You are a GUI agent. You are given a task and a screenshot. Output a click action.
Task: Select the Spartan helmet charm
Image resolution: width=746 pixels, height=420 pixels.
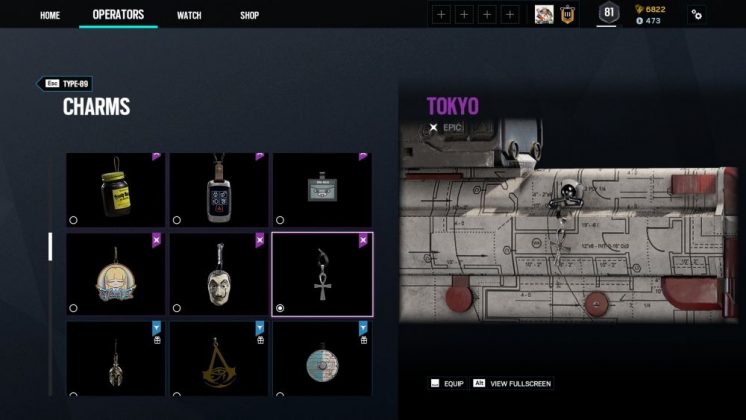click(117, 358)
